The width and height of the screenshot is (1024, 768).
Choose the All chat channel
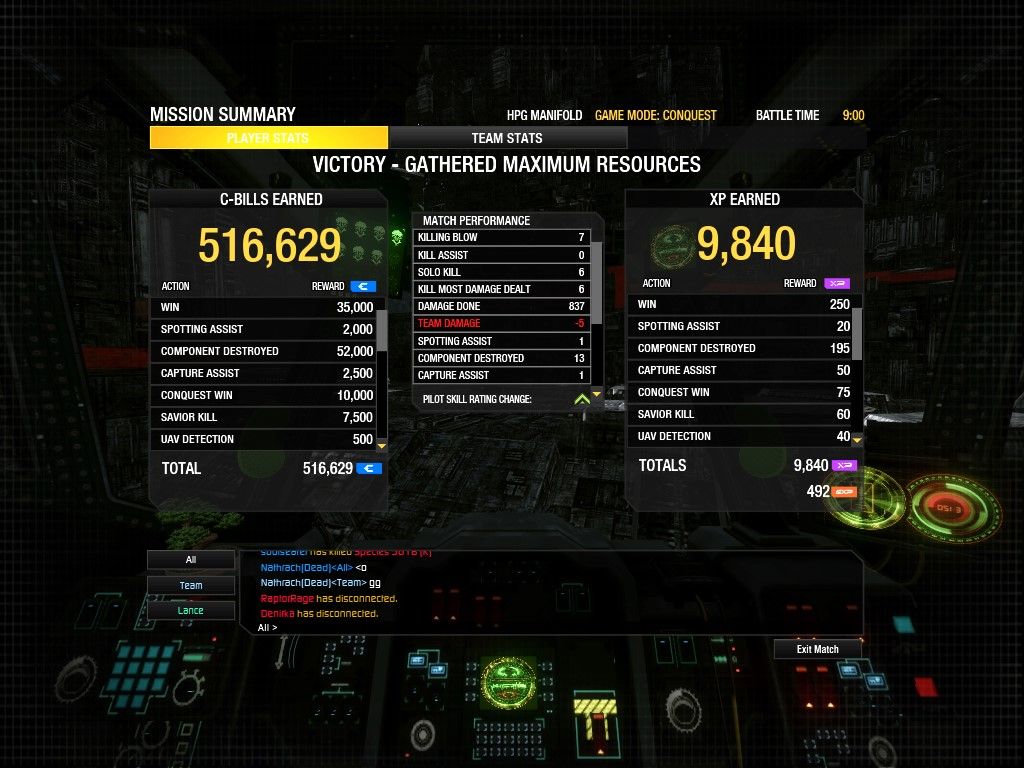pyautogui.click(x=191, y=560)
